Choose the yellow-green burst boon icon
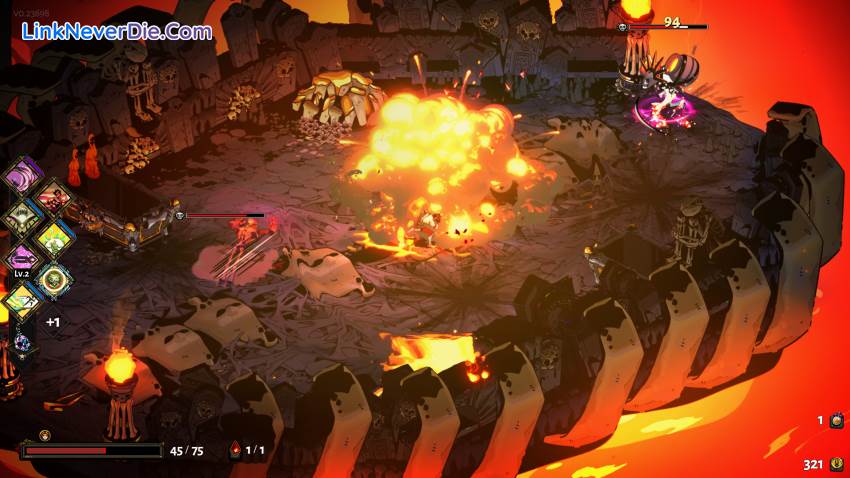 [x=53, y=239]
